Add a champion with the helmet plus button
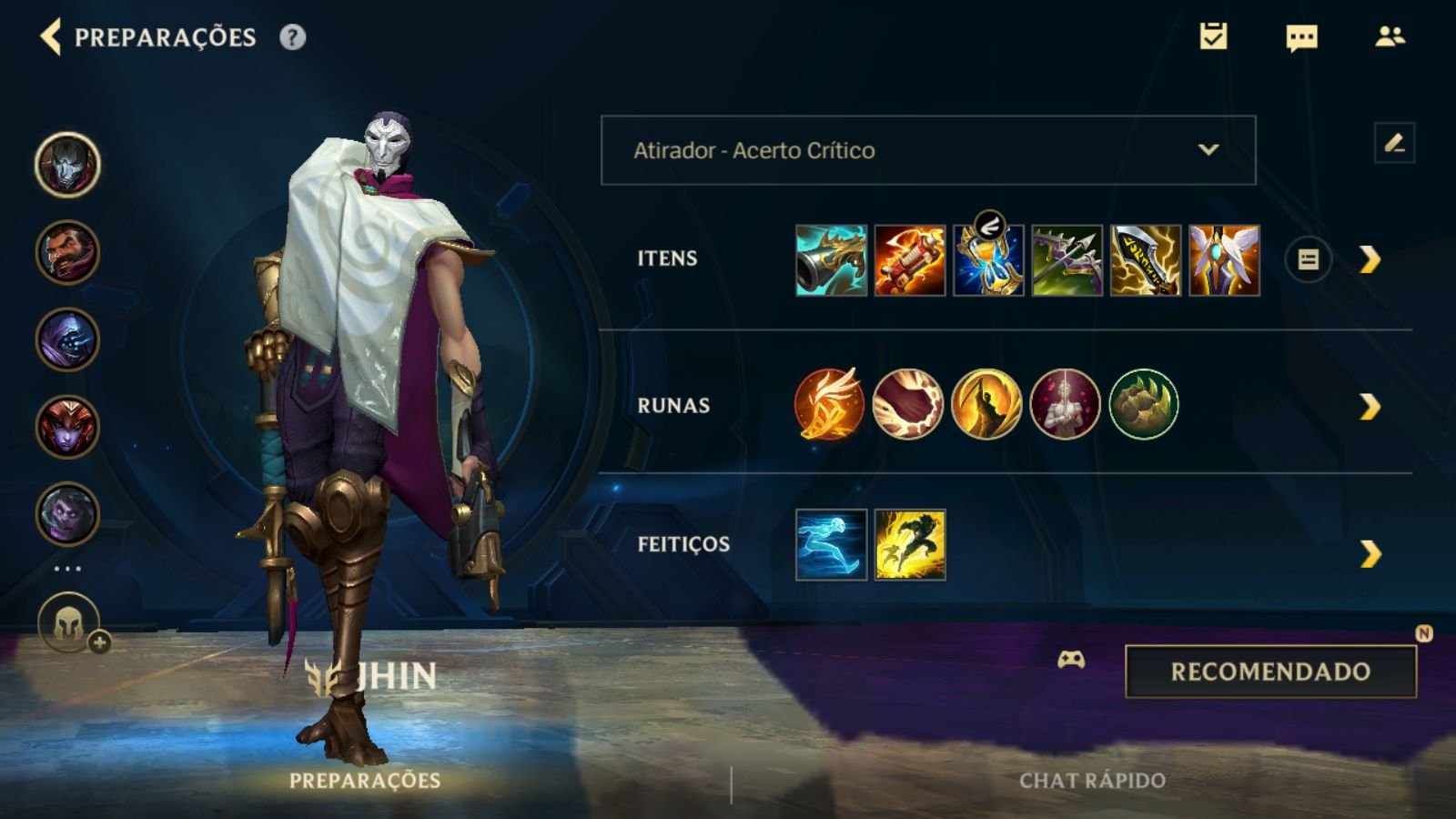Viewport: 1456px width, 819px height. click(x=70, y=624)
